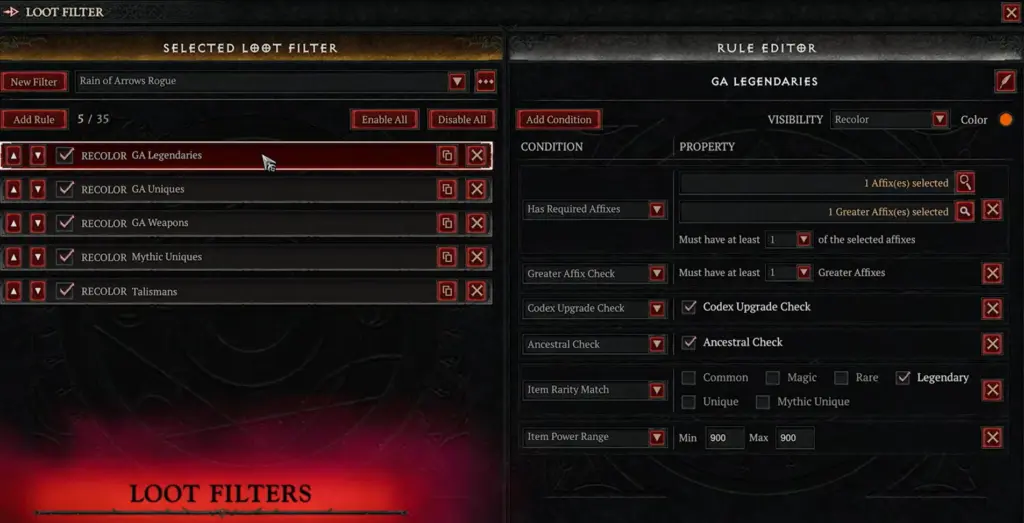The width and height of the screenshot is (1024, 523).
Task: Disable All rules
Action: 462,120
